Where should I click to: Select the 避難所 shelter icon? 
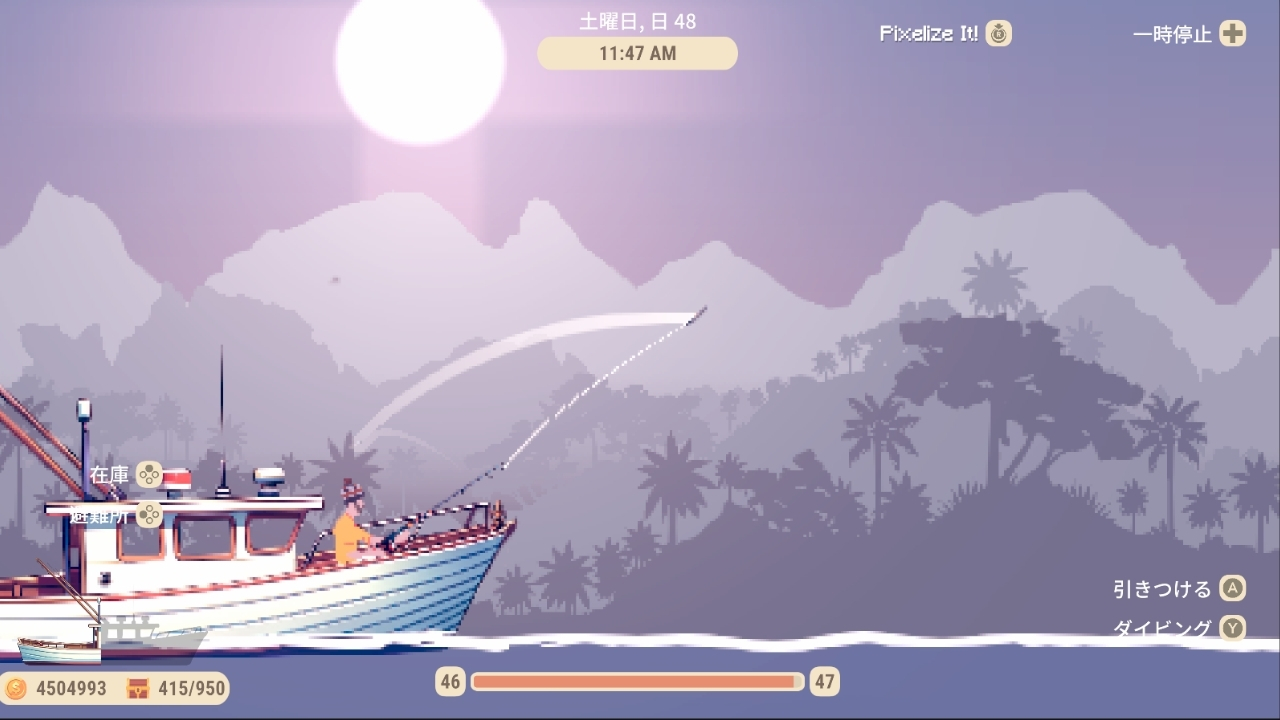(150, 514)
